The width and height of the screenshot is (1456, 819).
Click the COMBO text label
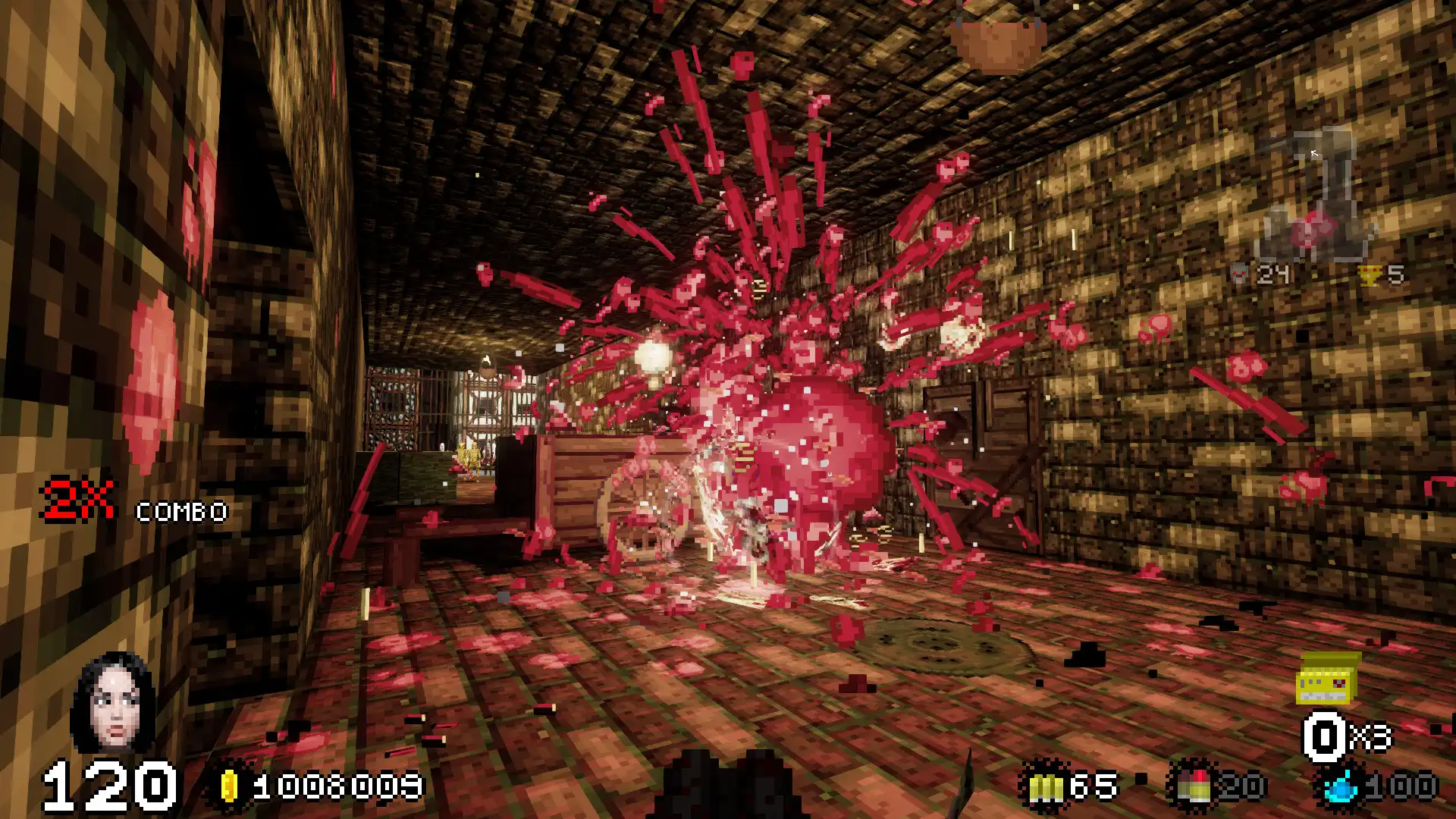[180, 513]
